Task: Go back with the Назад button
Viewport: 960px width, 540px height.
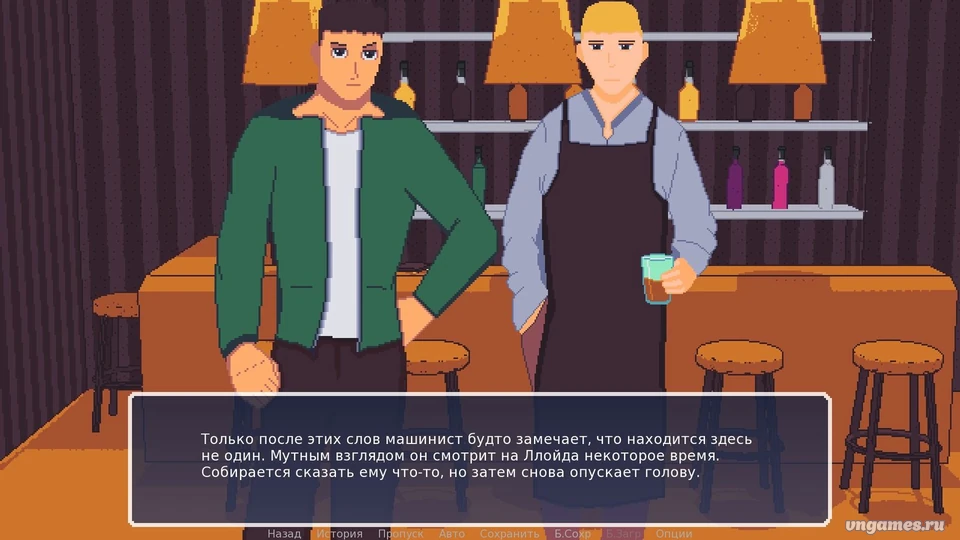Action: 284,534
